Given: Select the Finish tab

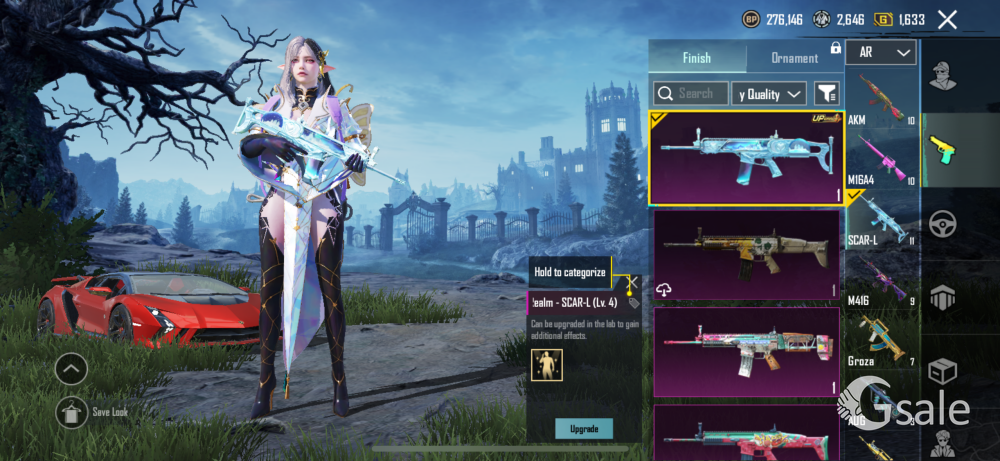Looking at the screenshot, I should pyautogui.click(x=697, y=58).
